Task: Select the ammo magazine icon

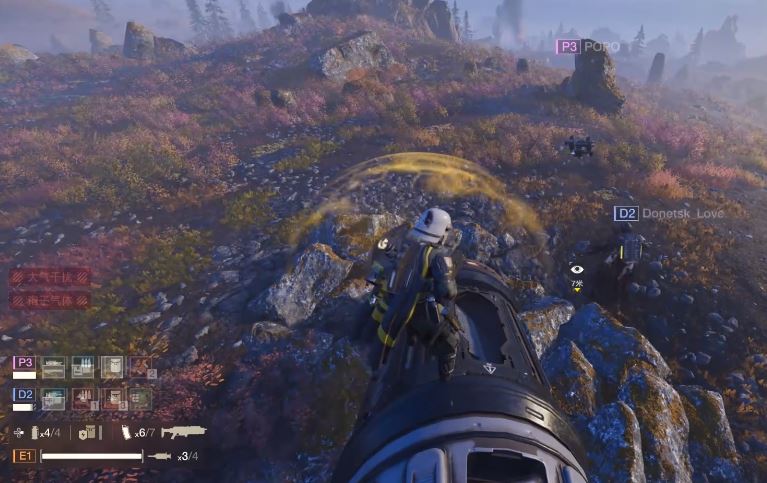Action: [x=125, y=432]
